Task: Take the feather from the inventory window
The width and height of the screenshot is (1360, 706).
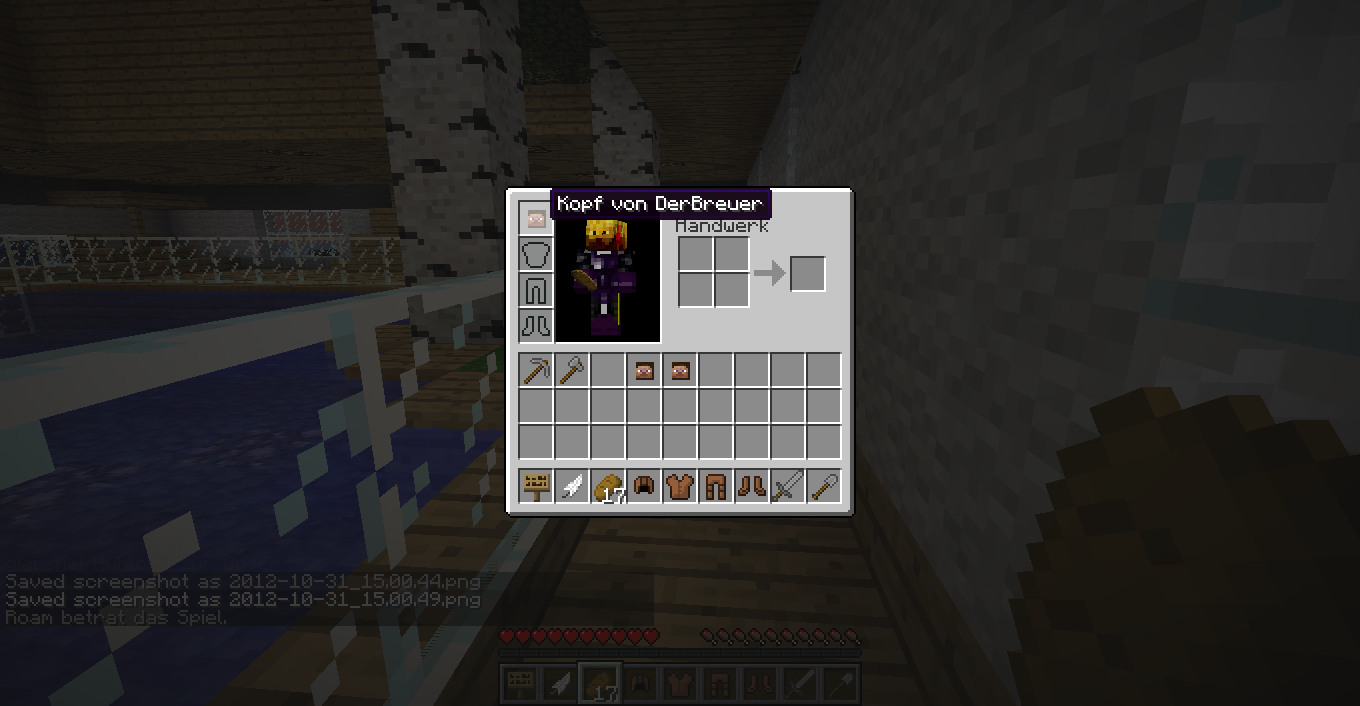Action: 572,487
